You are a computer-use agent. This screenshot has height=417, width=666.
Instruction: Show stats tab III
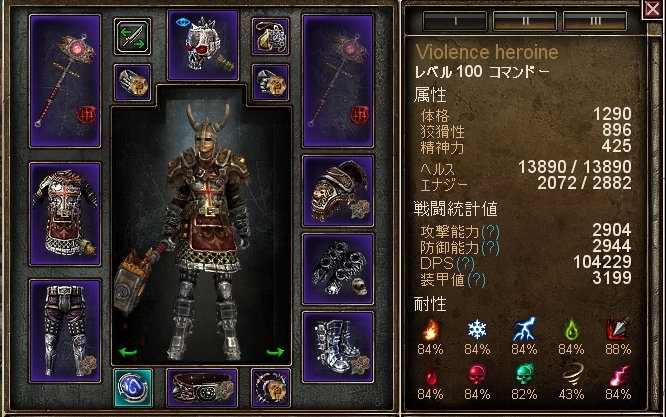point(587,20)
